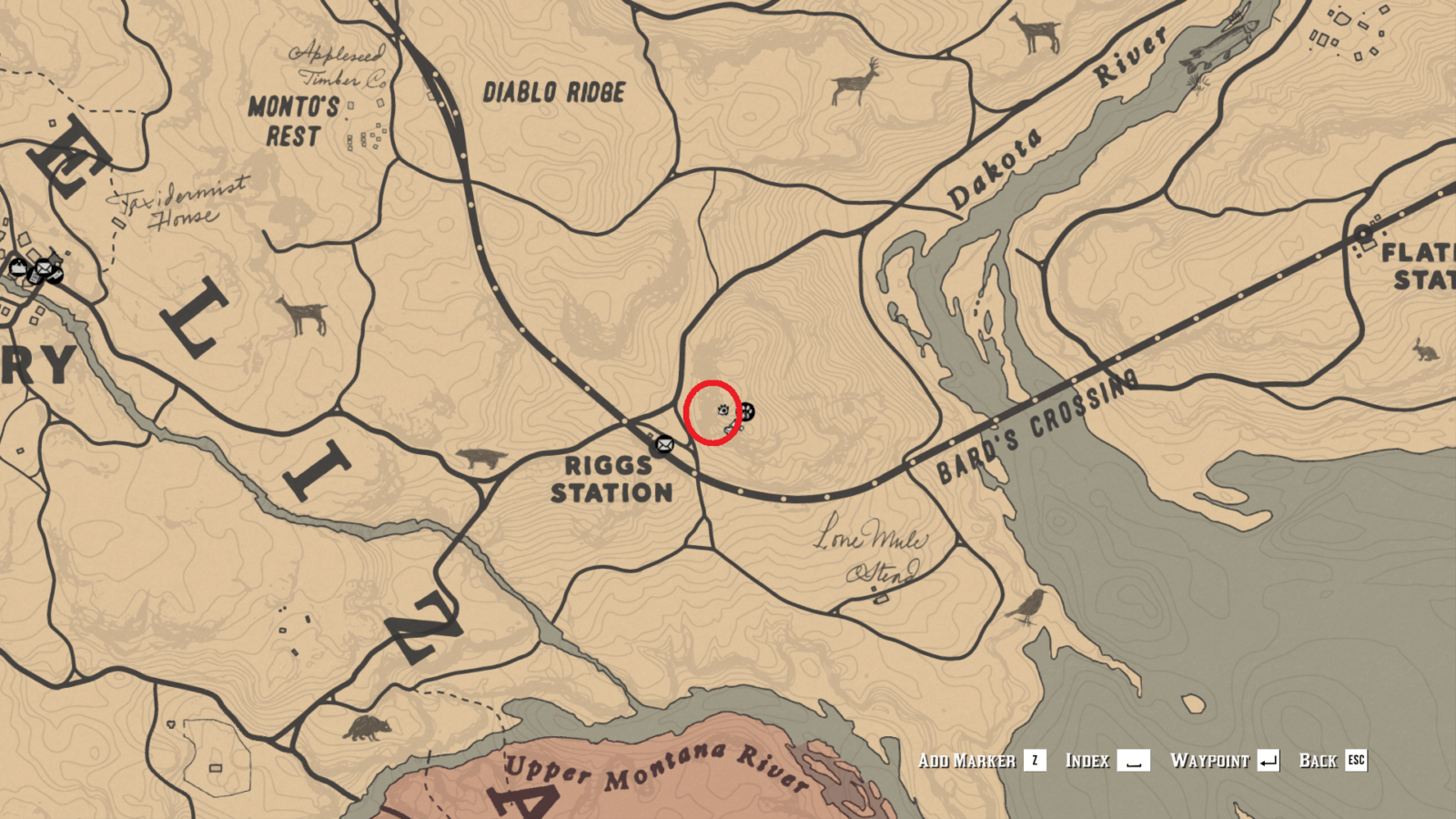Click the paw print animal marker near the red circle
This screenshot has height=819, width=1456.
point(748,411)
